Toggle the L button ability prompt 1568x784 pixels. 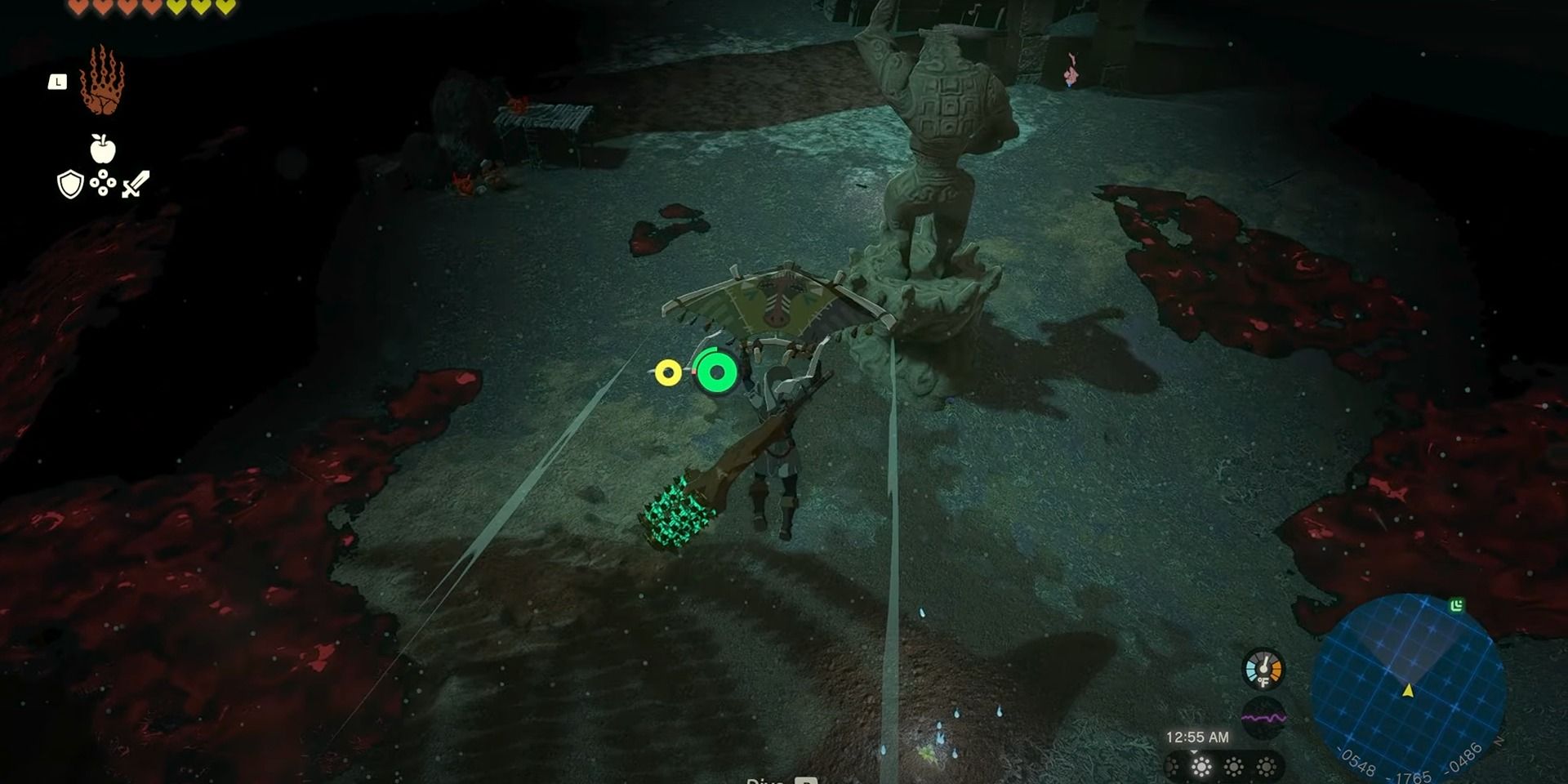[59, 80]
